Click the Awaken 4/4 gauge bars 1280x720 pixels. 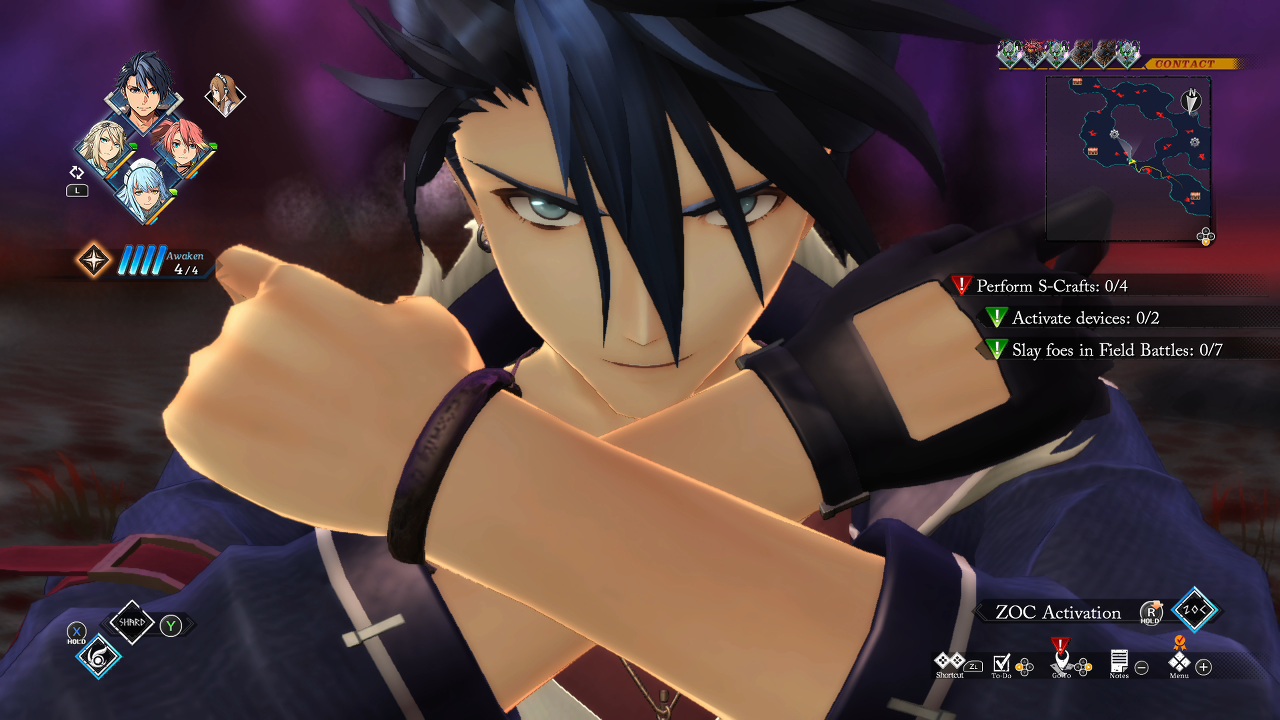140,261
